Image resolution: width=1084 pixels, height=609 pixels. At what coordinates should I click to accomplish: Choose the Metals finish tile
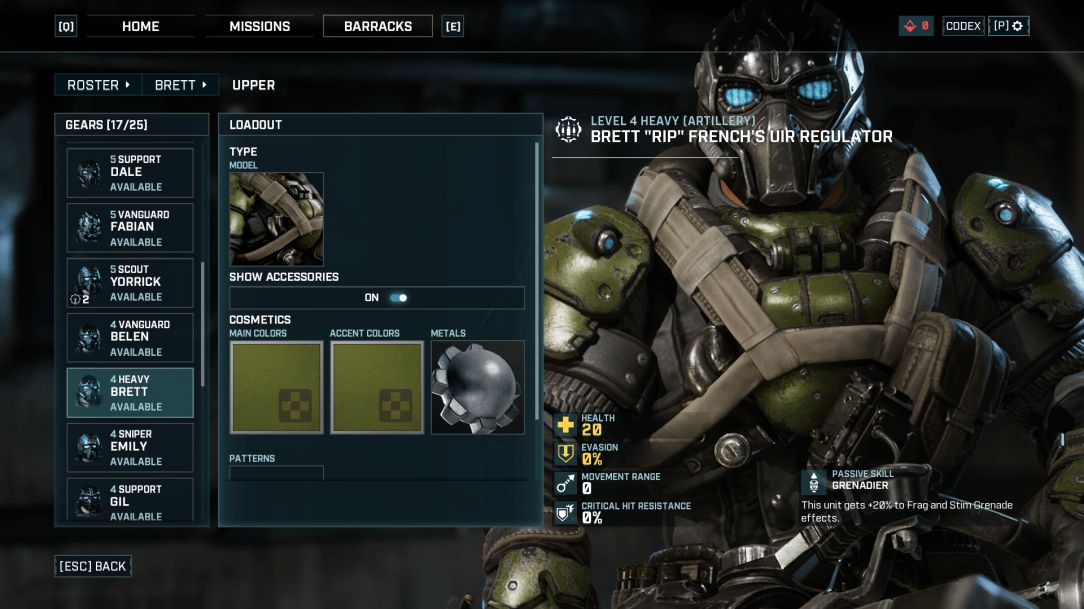(x=477, y=388)
